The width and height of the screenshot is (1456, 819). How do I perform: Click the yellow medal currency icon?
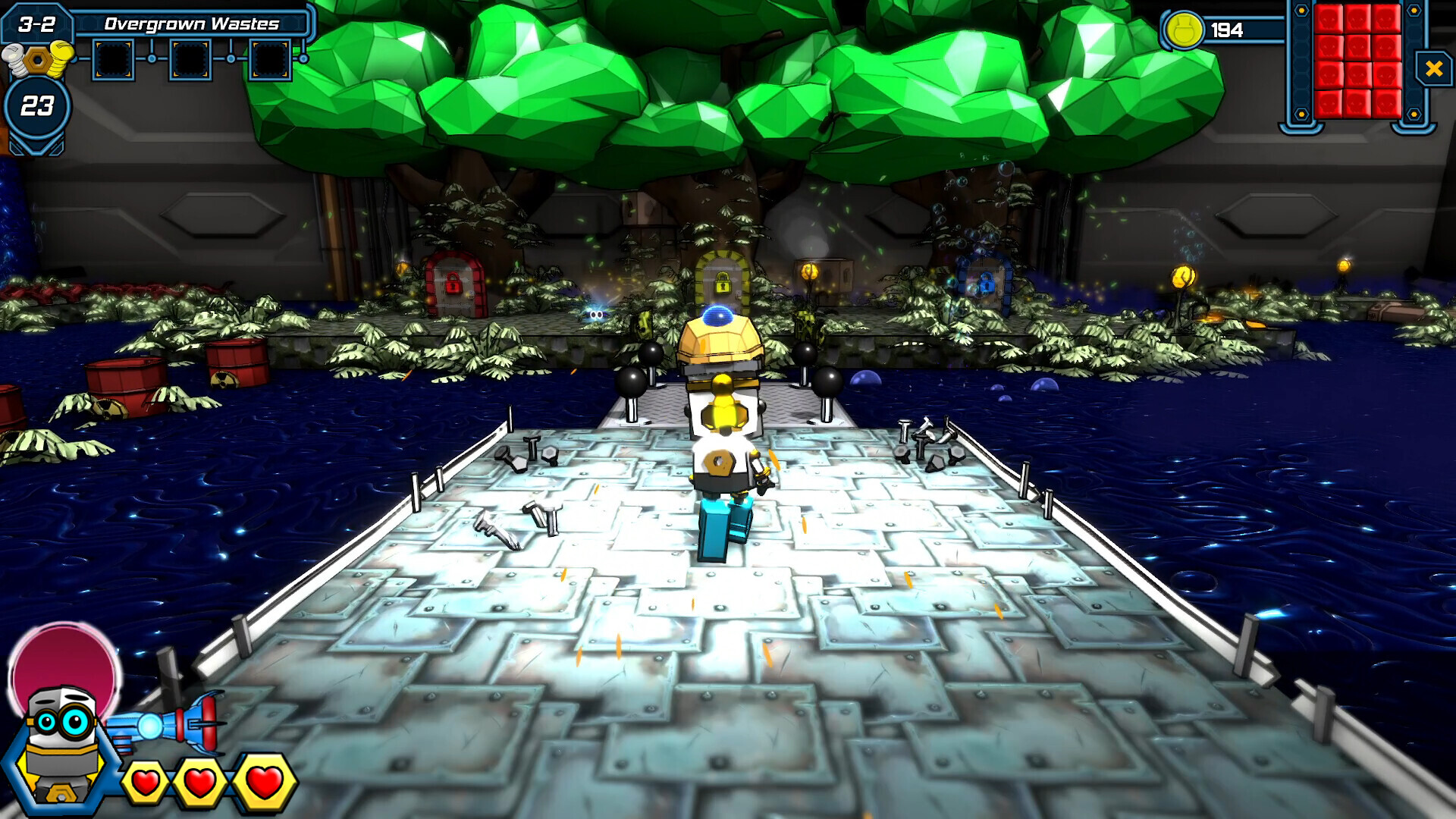[1186, 30]
